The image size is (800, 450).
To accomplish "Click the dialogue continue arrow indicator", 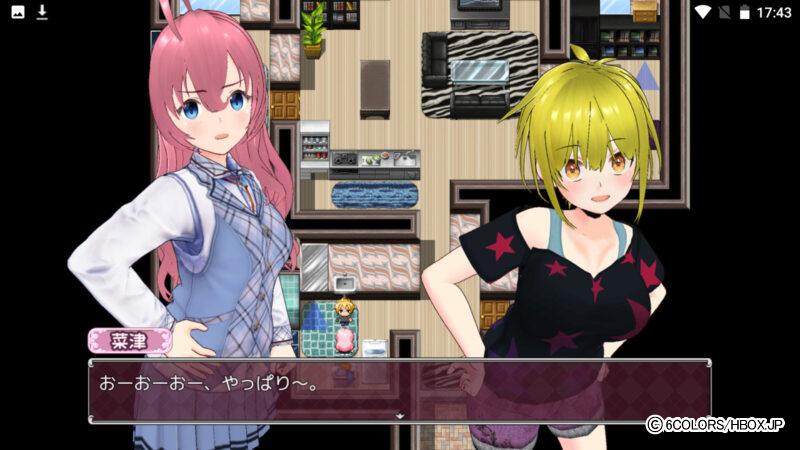I will point(400,415).
